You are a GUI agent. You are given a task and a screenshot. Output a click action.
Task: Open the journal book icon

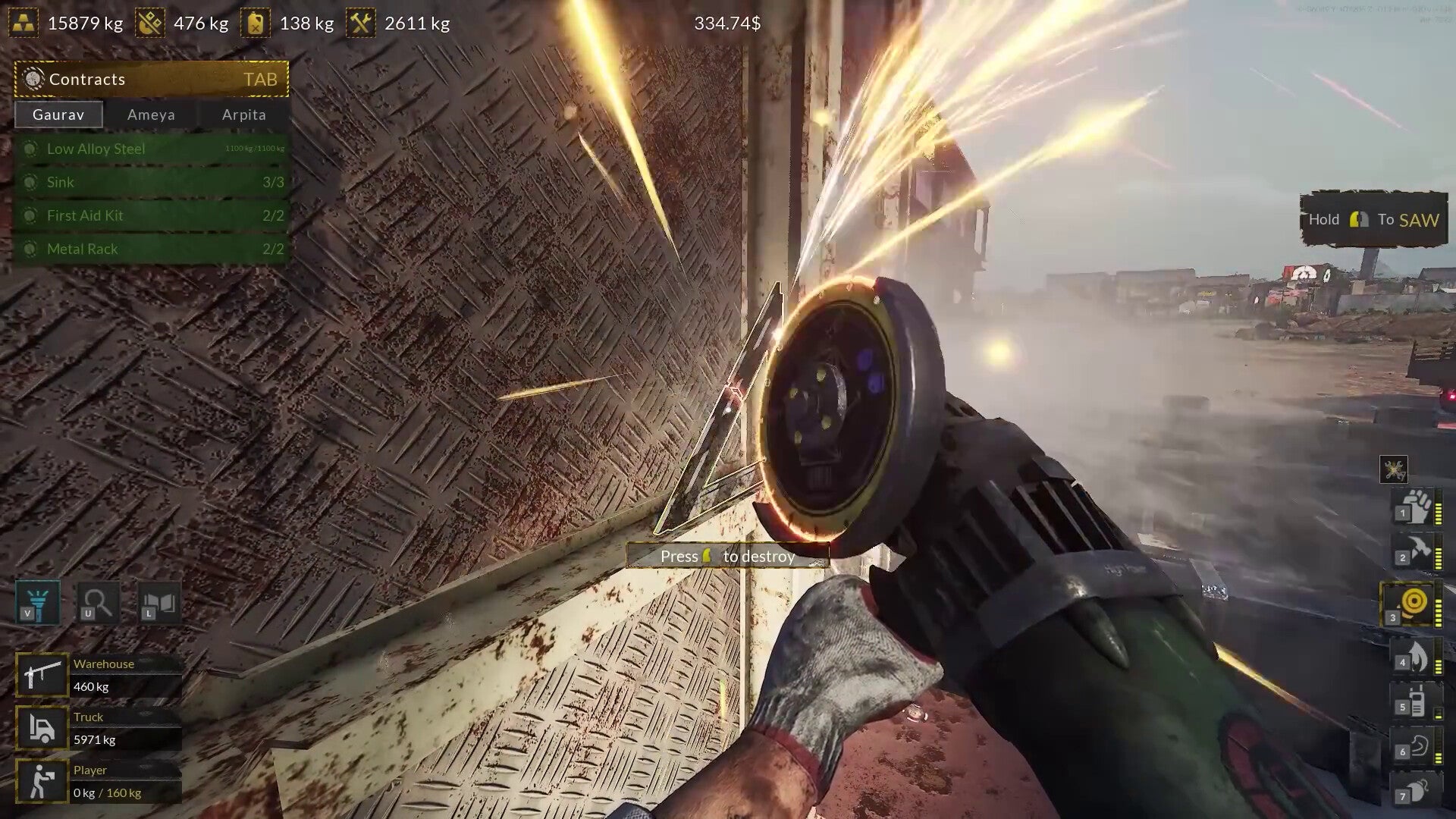pyautogui.click(x=159, y=602)
